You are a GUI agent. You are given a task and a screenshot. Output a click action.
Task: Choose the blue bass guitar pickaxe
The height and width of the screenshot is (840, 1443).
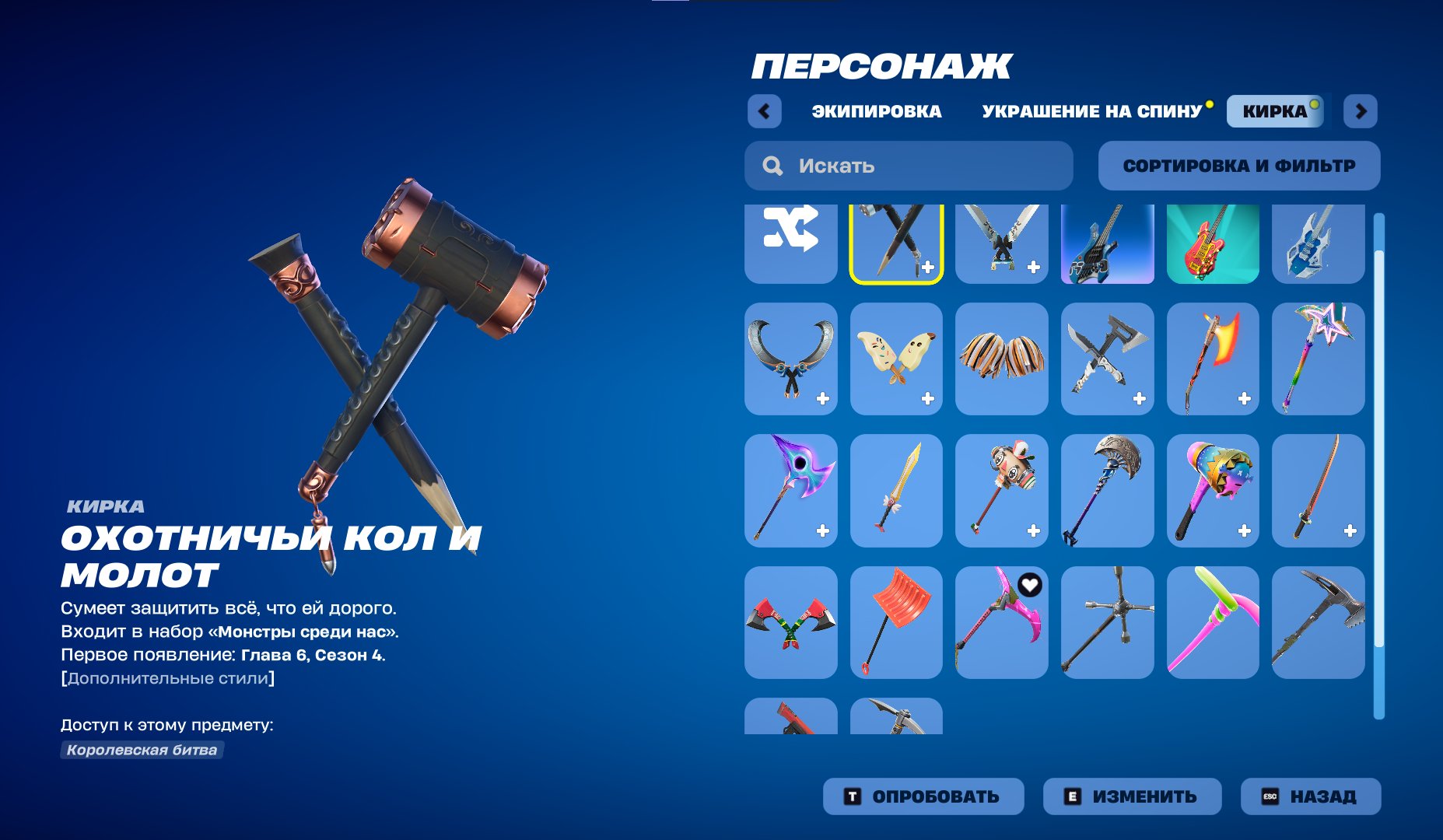(x=1107, y=243)
